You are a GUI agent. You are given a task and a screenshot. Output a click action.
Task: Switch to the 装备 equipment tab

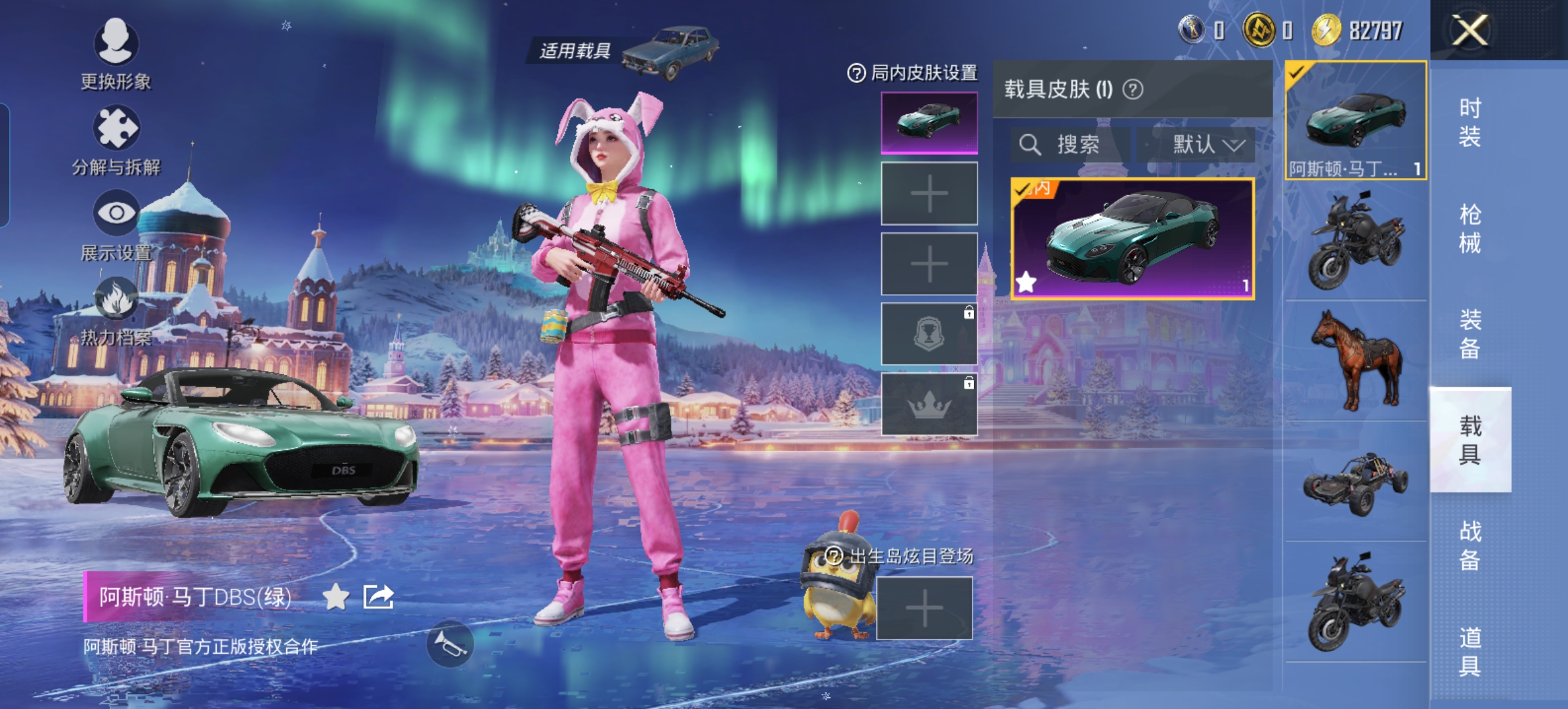pos(1470,334)
